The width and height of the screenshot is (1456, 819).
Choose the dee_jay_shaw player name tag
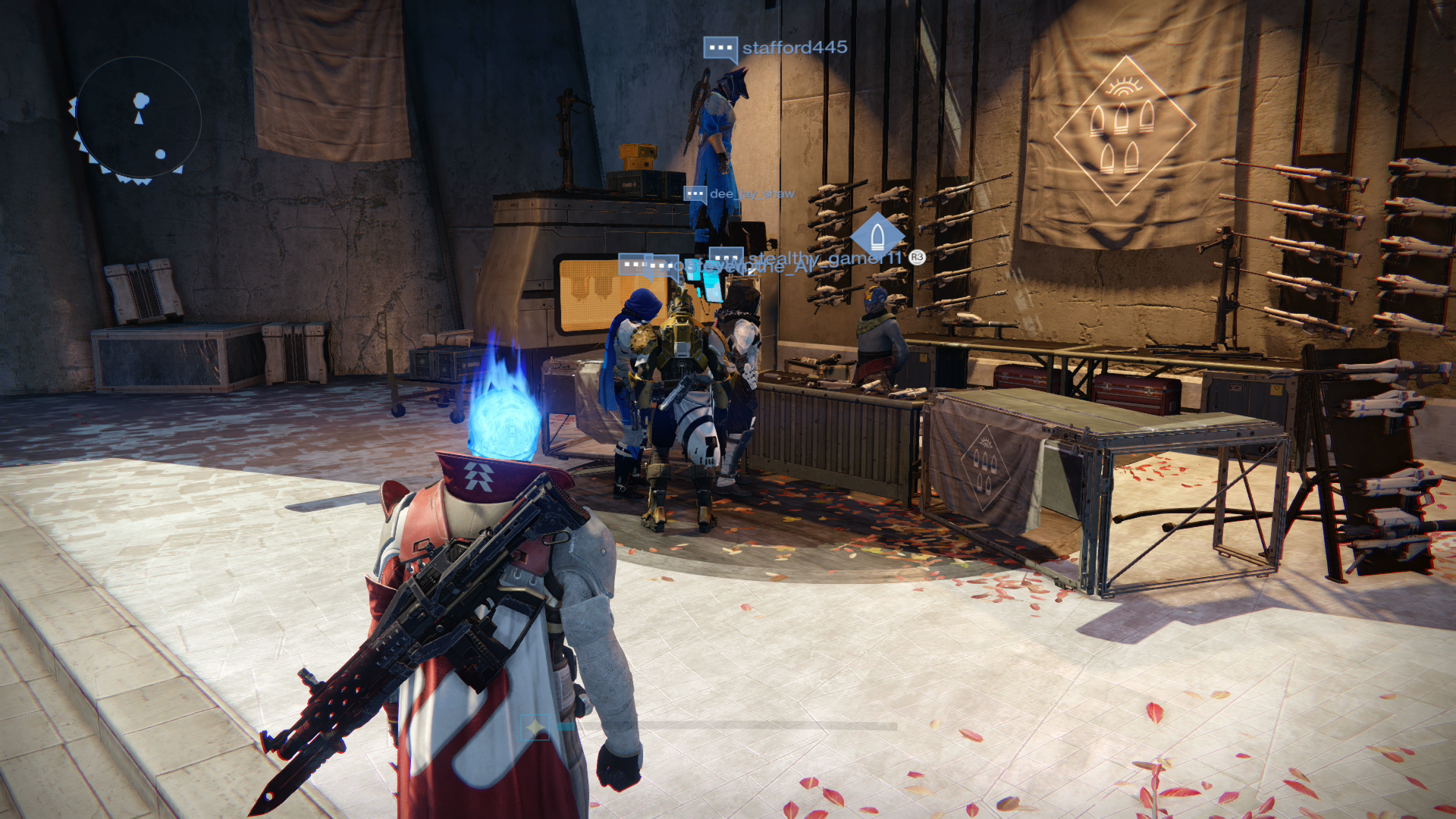point(751,194)
